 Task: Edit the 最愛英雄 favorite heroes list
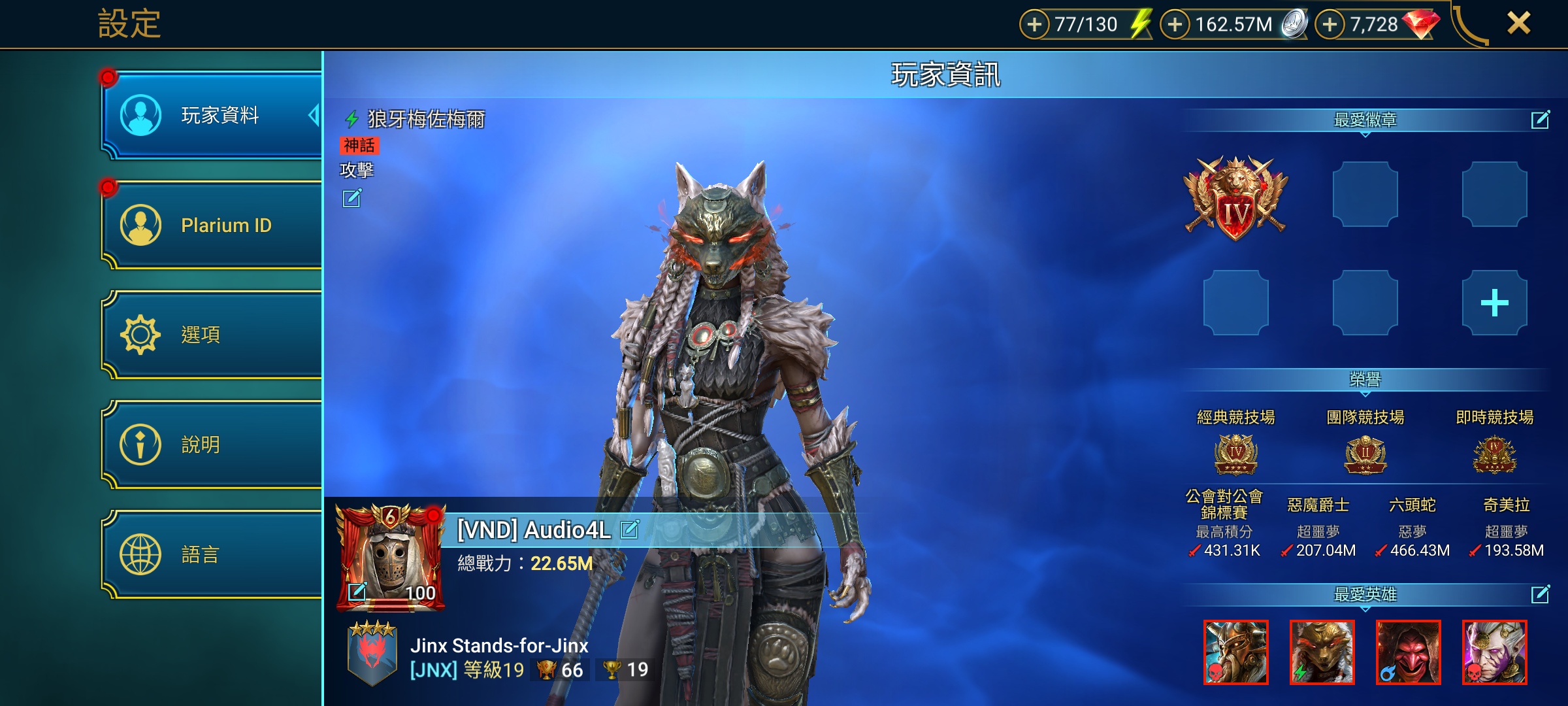pyautogui.click(x=1540, y=594)
